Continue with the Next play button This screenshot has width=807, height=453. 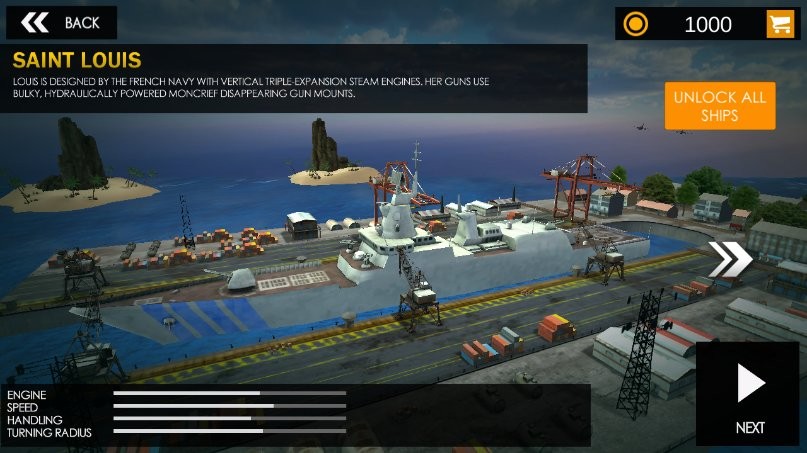pos(750,392)
